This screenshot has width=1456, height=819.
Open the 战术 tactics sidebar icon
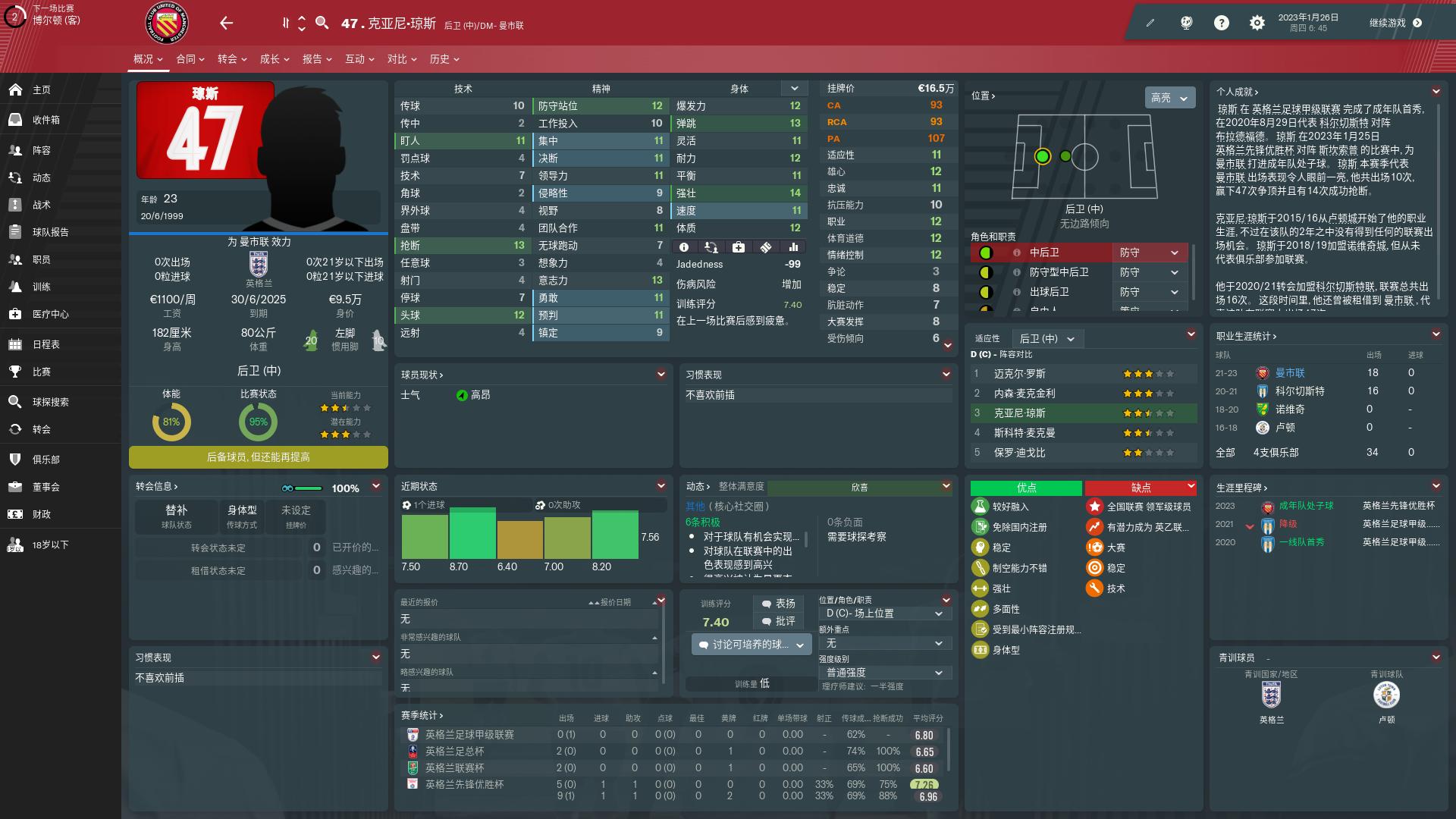(15, 205)
